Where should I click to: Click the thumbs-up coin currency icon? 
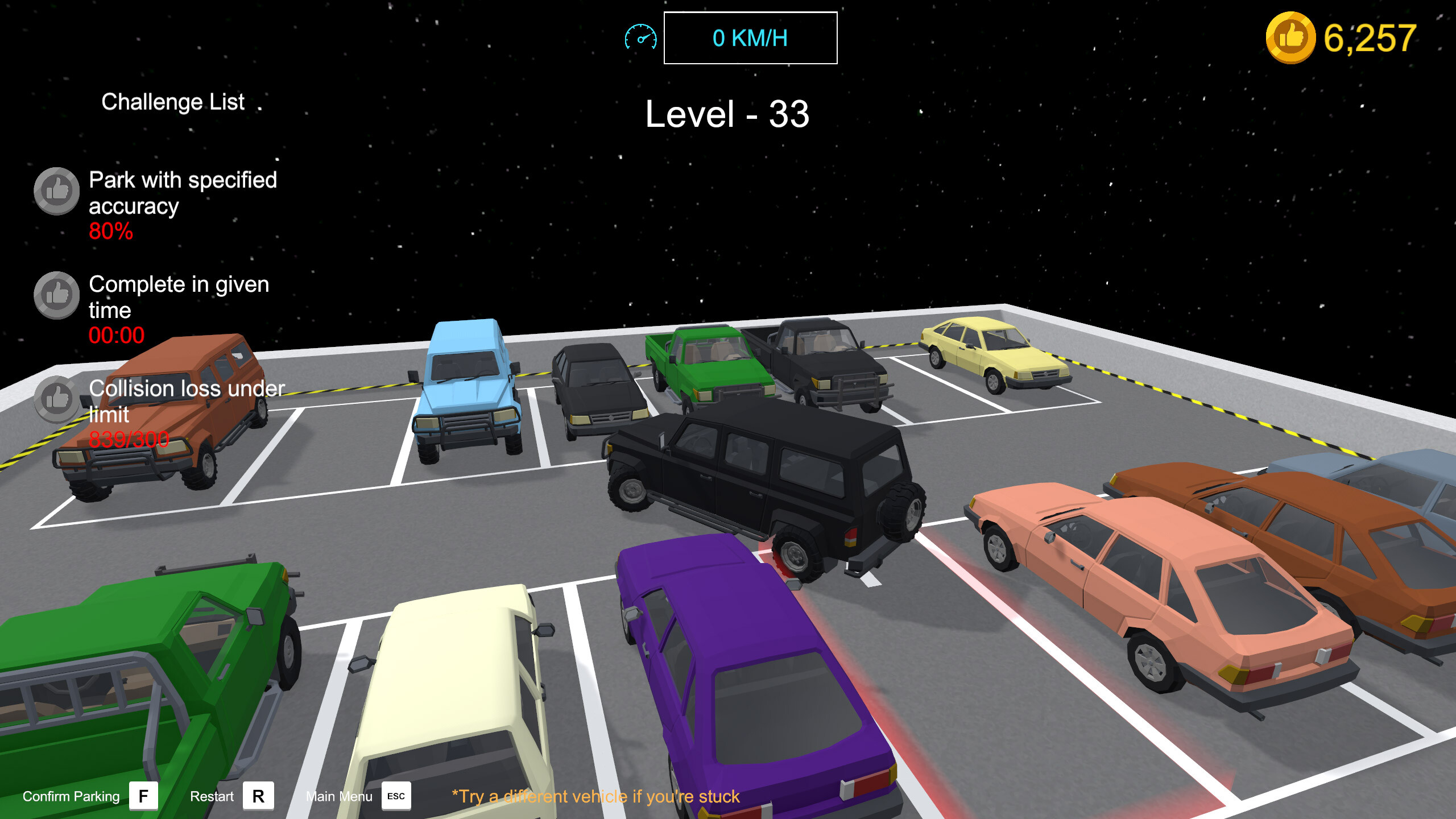[x=1292, y=38]
